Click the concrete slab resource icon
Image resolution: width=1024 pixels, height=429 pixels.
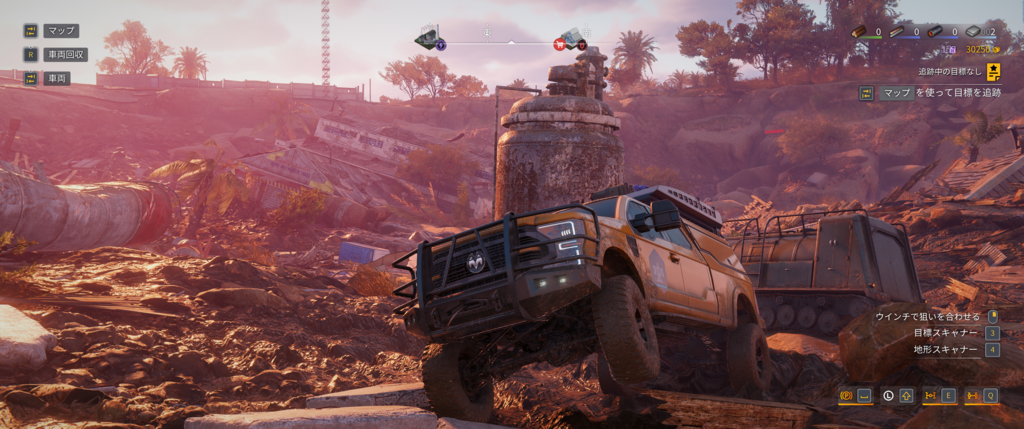click(974, 32)
